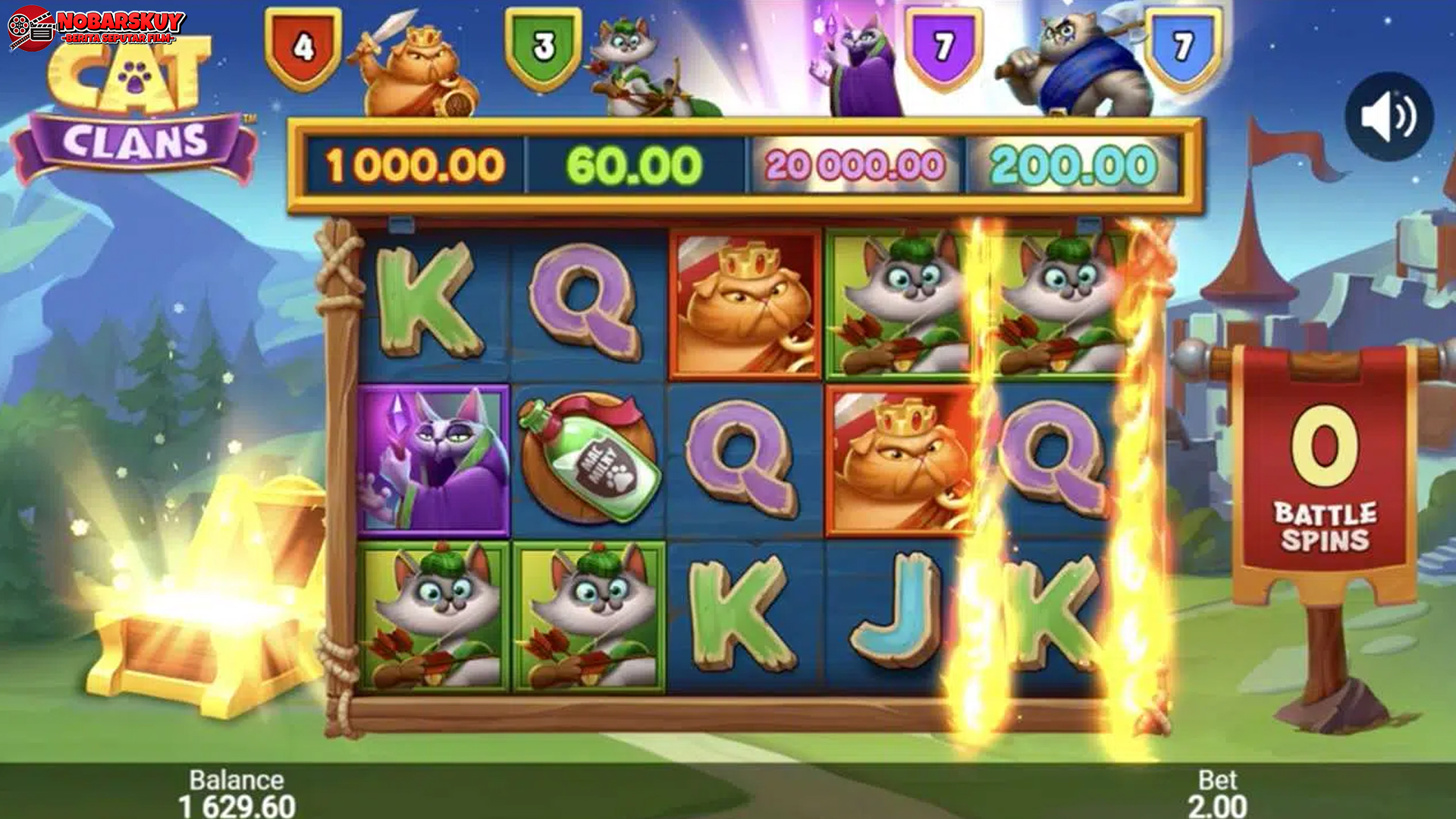Open the Nobarskuy watermark logo
Viewport: 1456px width, 819px height.
coord(96,28)
